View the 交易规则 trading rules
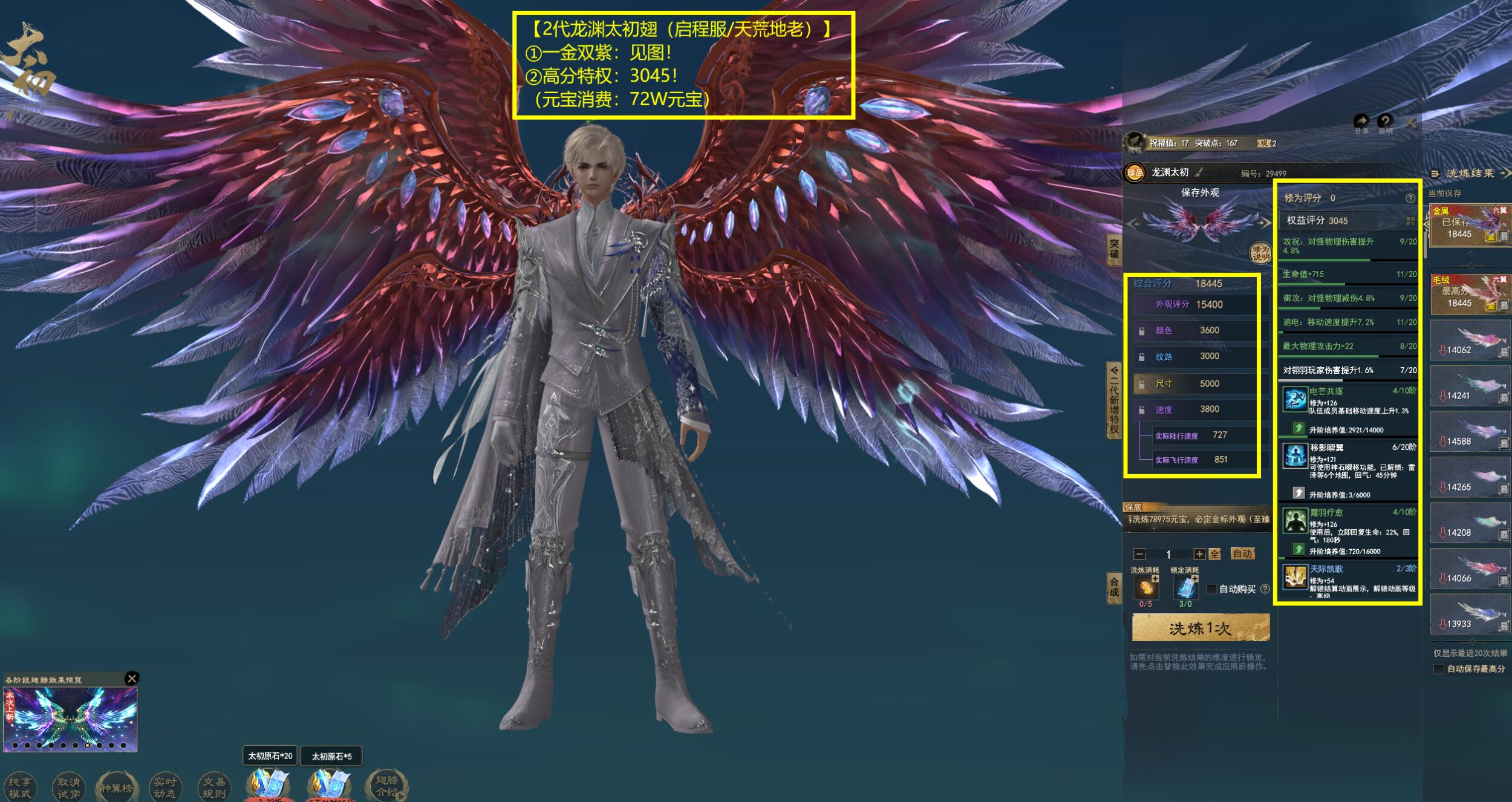Image resolution: width=1512 pixels, height=802 pixels. coord(213,787)
